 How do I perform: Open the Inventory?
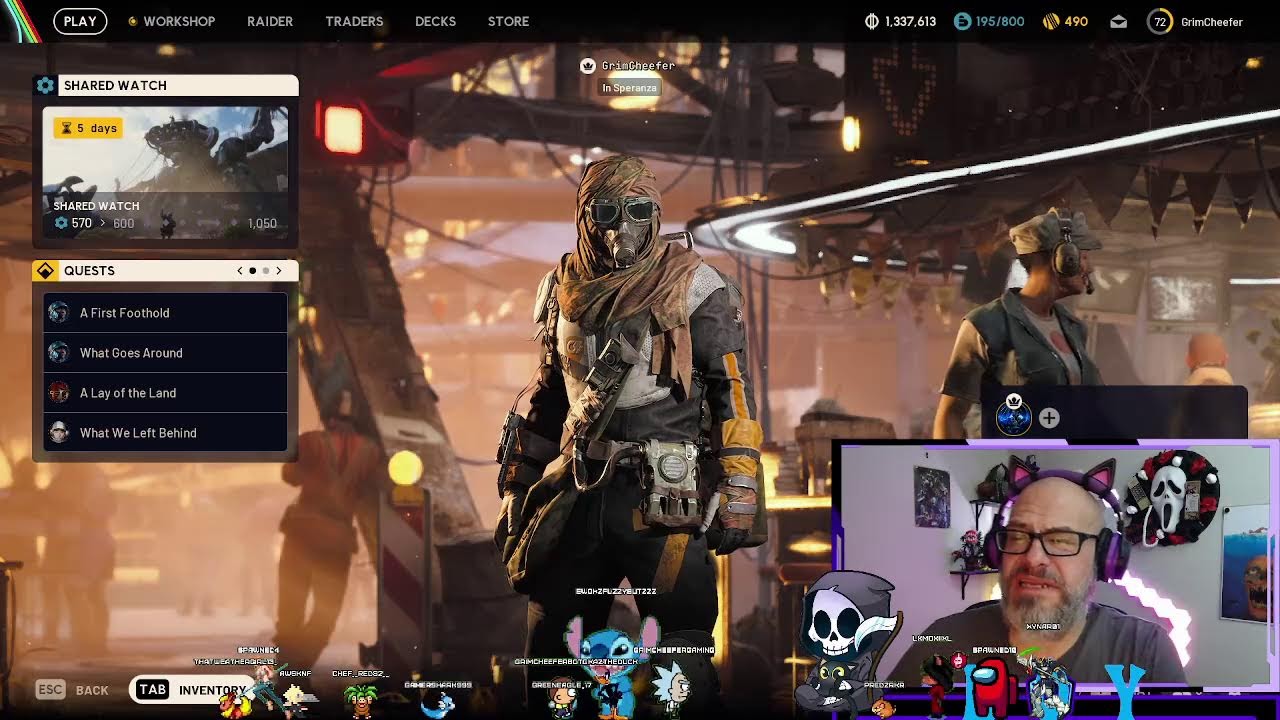(190, 690)
